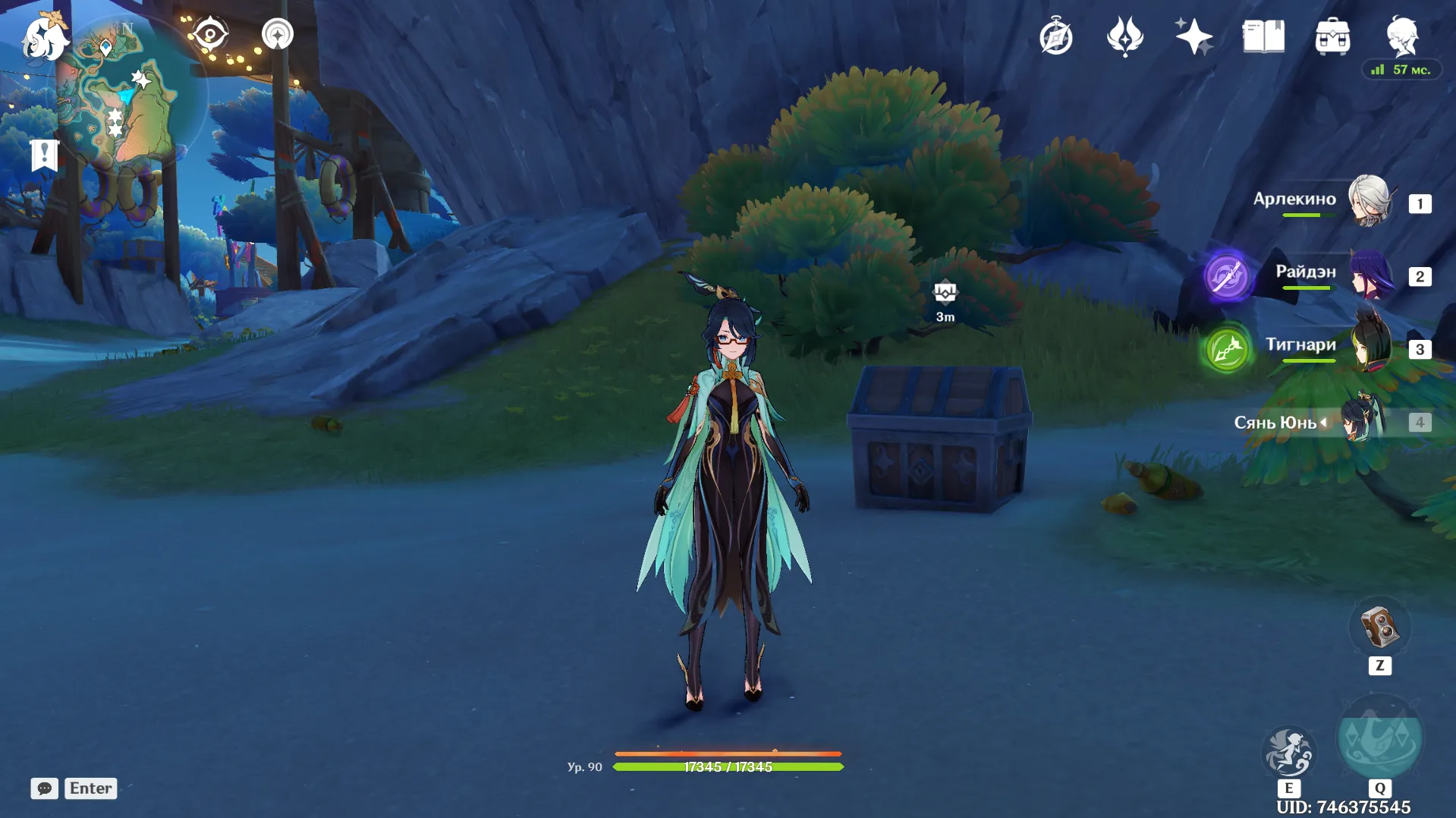1456x818 pixels.
Task: Open the adventurer handbook book icon
Action: pos(1263,36)
